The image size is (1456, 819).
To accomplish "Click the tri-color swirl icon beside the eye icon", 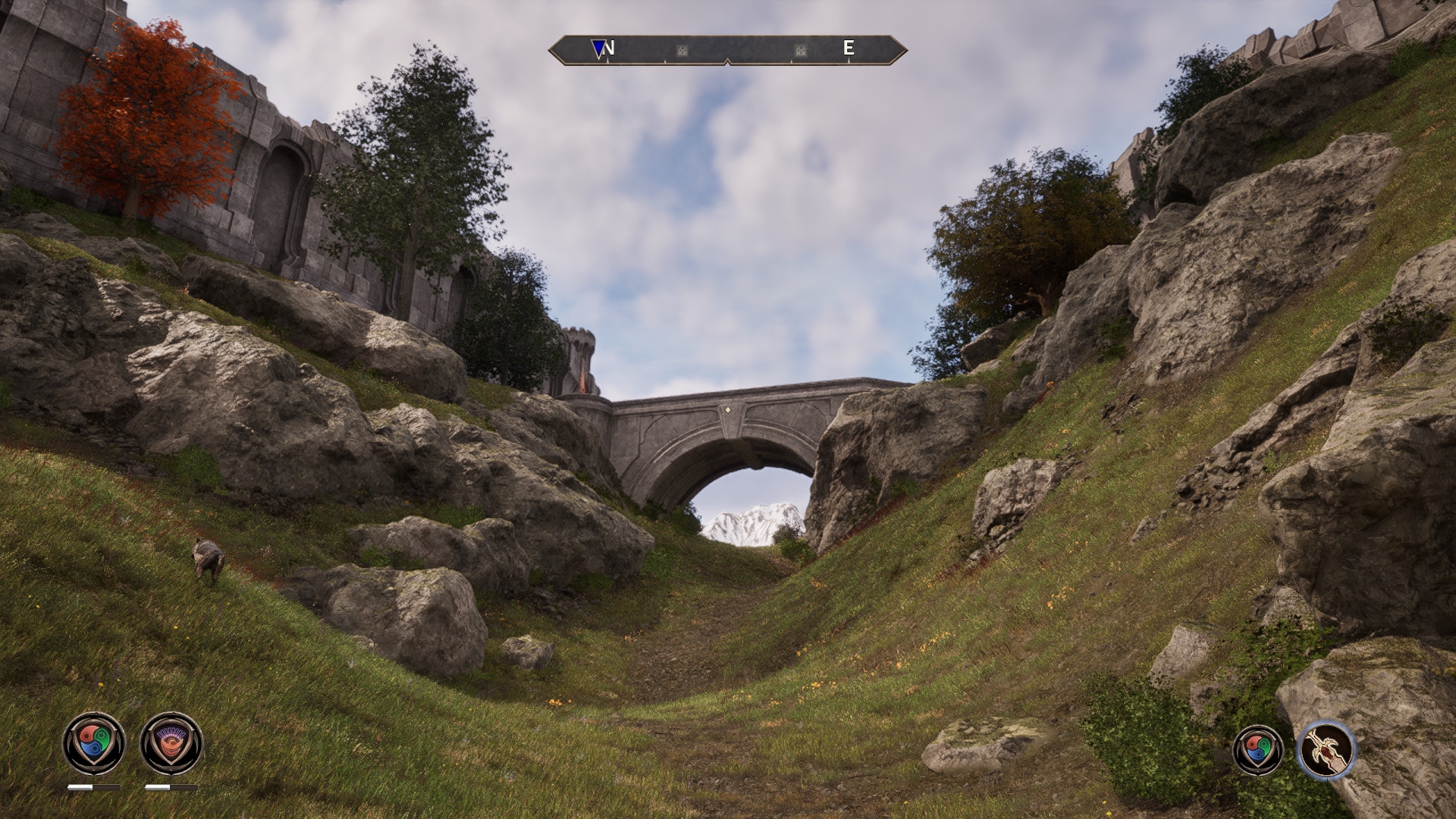I will (x=94, y=743).
